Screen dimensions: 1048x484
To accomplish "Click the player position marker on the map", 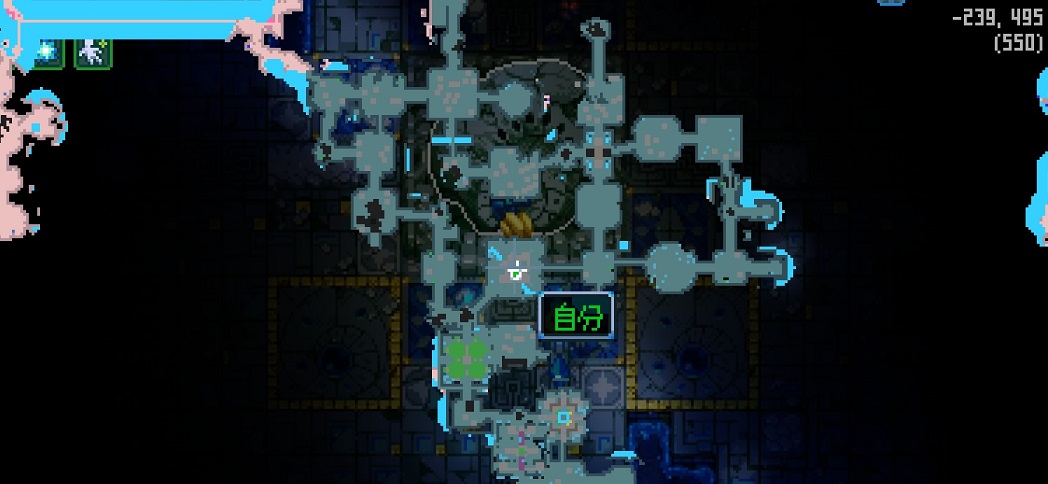I will 516,269.
